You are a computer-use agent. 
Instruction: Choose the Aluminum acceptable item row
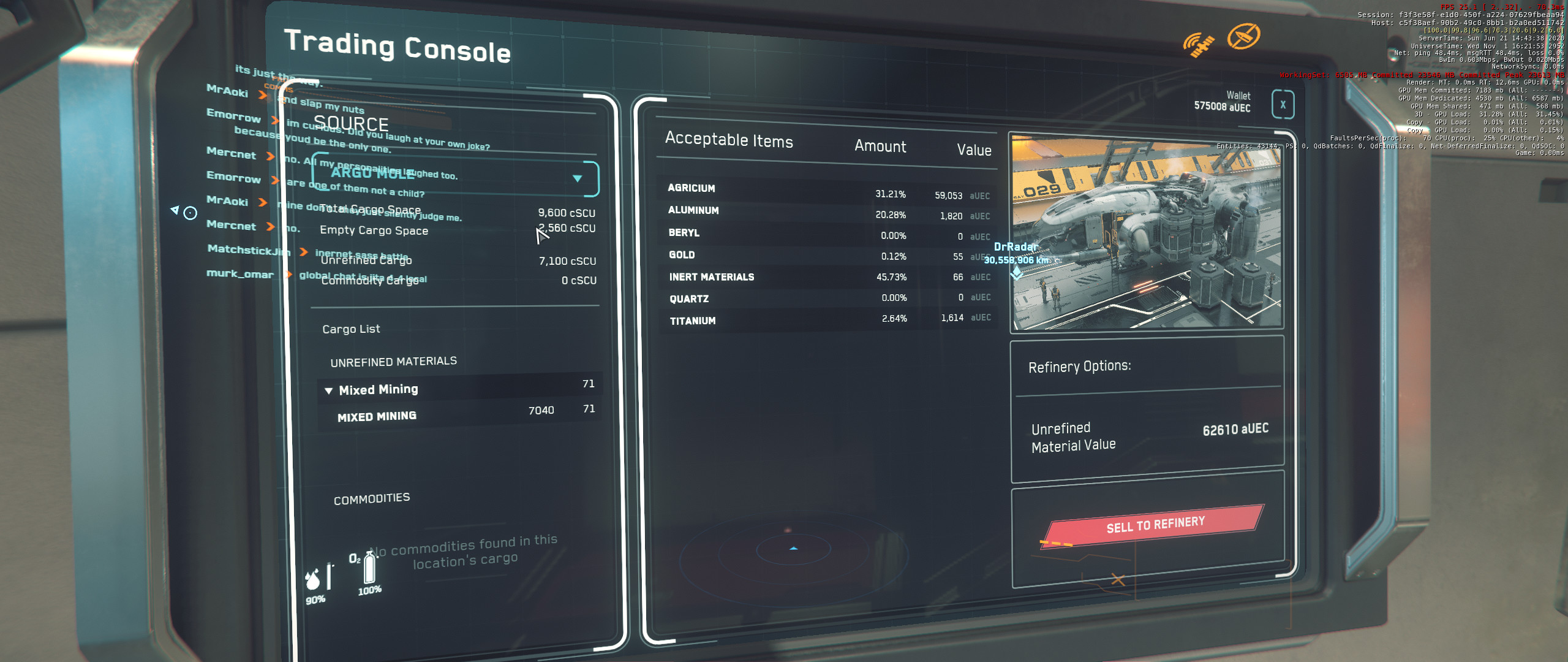[827, 213]
